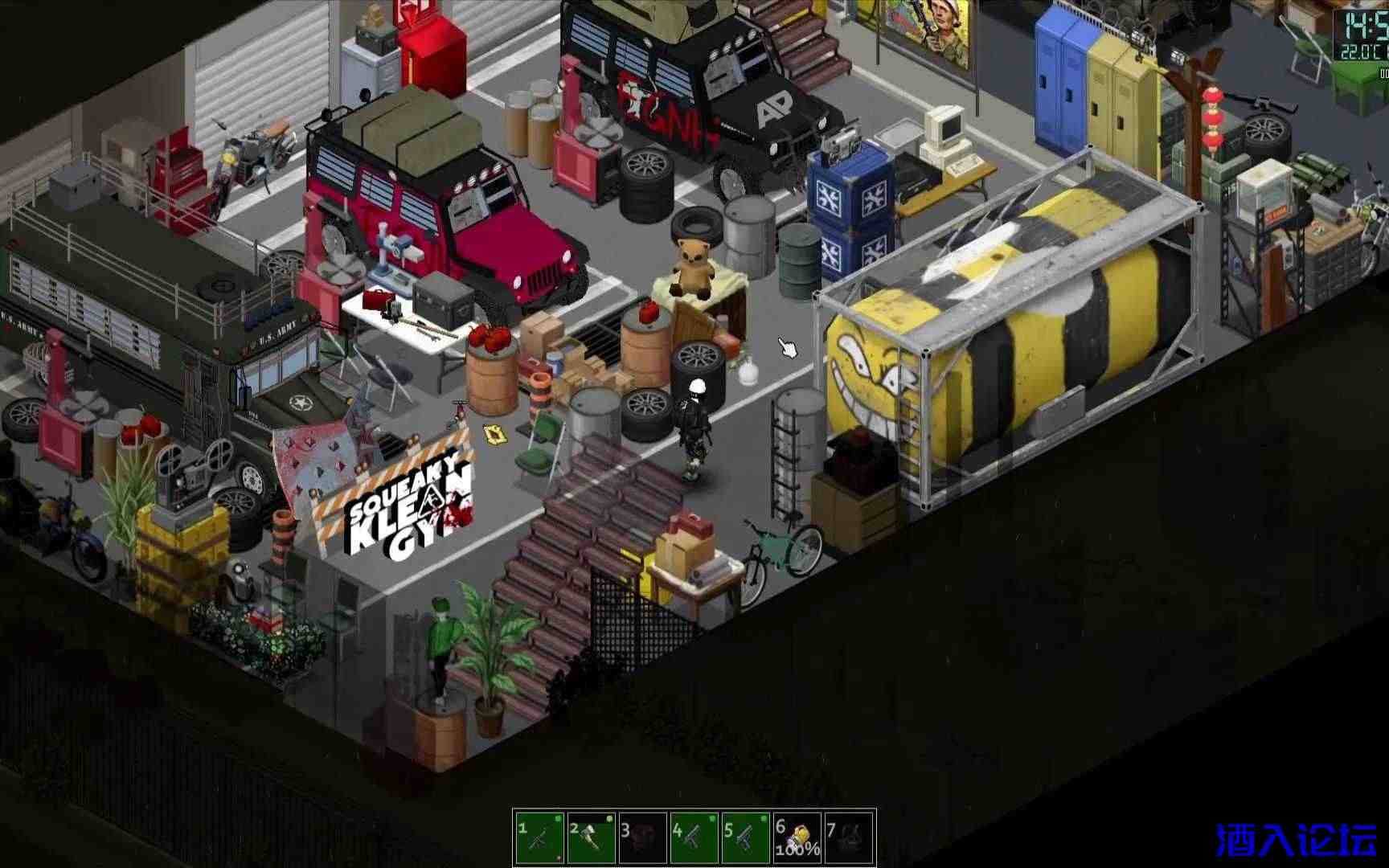Use the 100% lantern in slot 6
The width and height of the screenshot is (1389, 868).
point(797,837)
